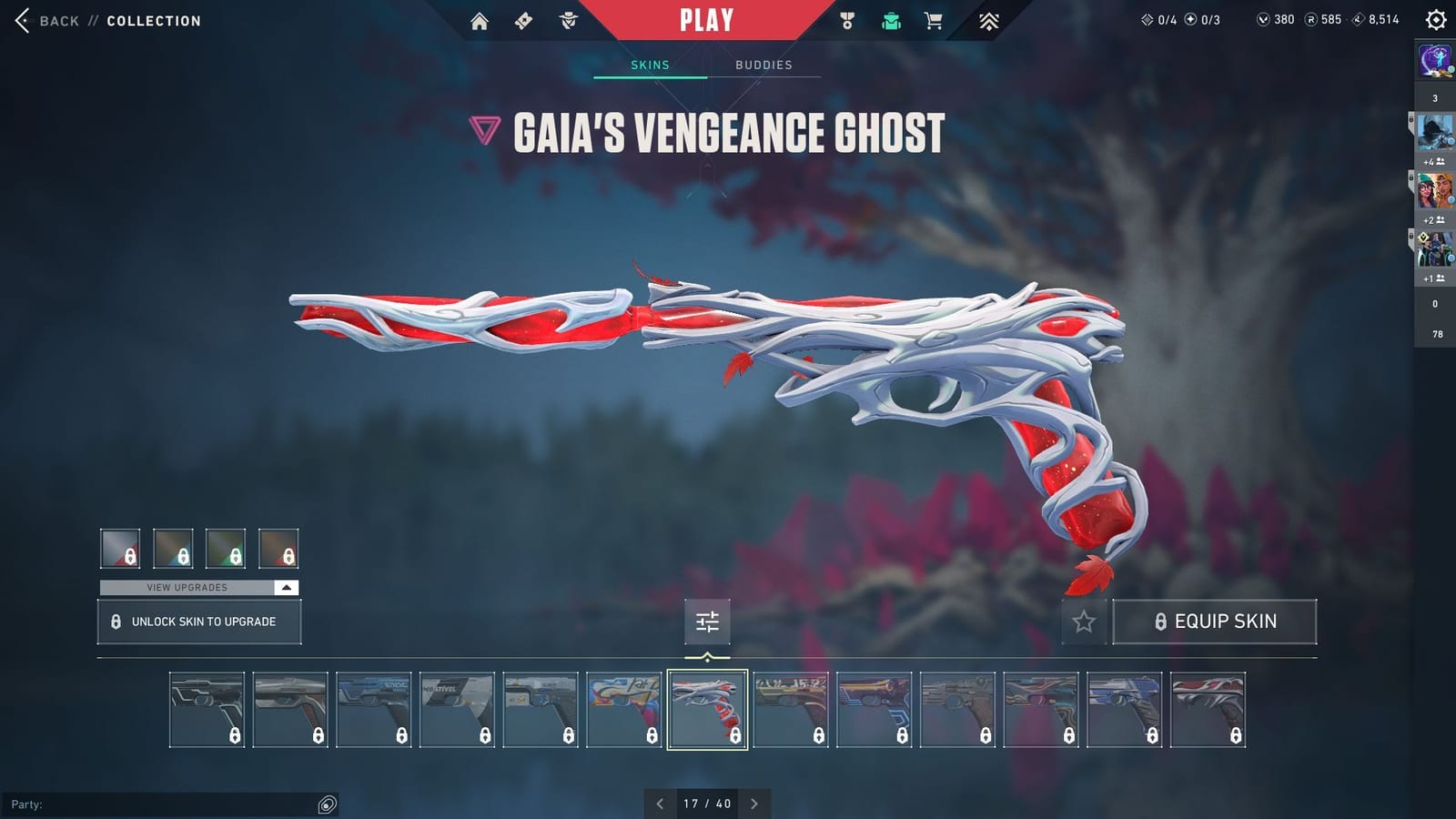
Task: Click the teal Collection backpack icon
Action: tap(891, 20)
